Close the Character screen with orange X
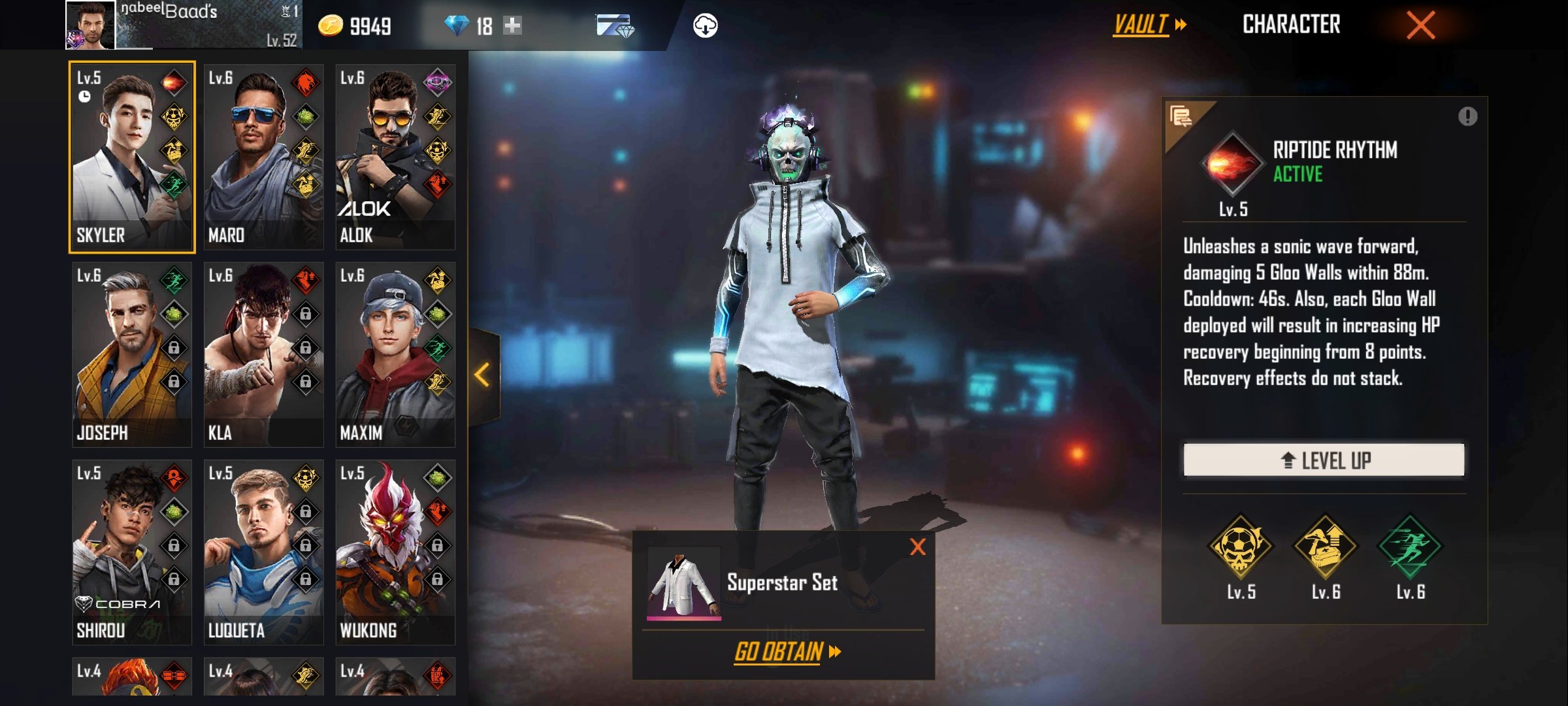Screen dimensions: 1568x706 (1420, 25)
